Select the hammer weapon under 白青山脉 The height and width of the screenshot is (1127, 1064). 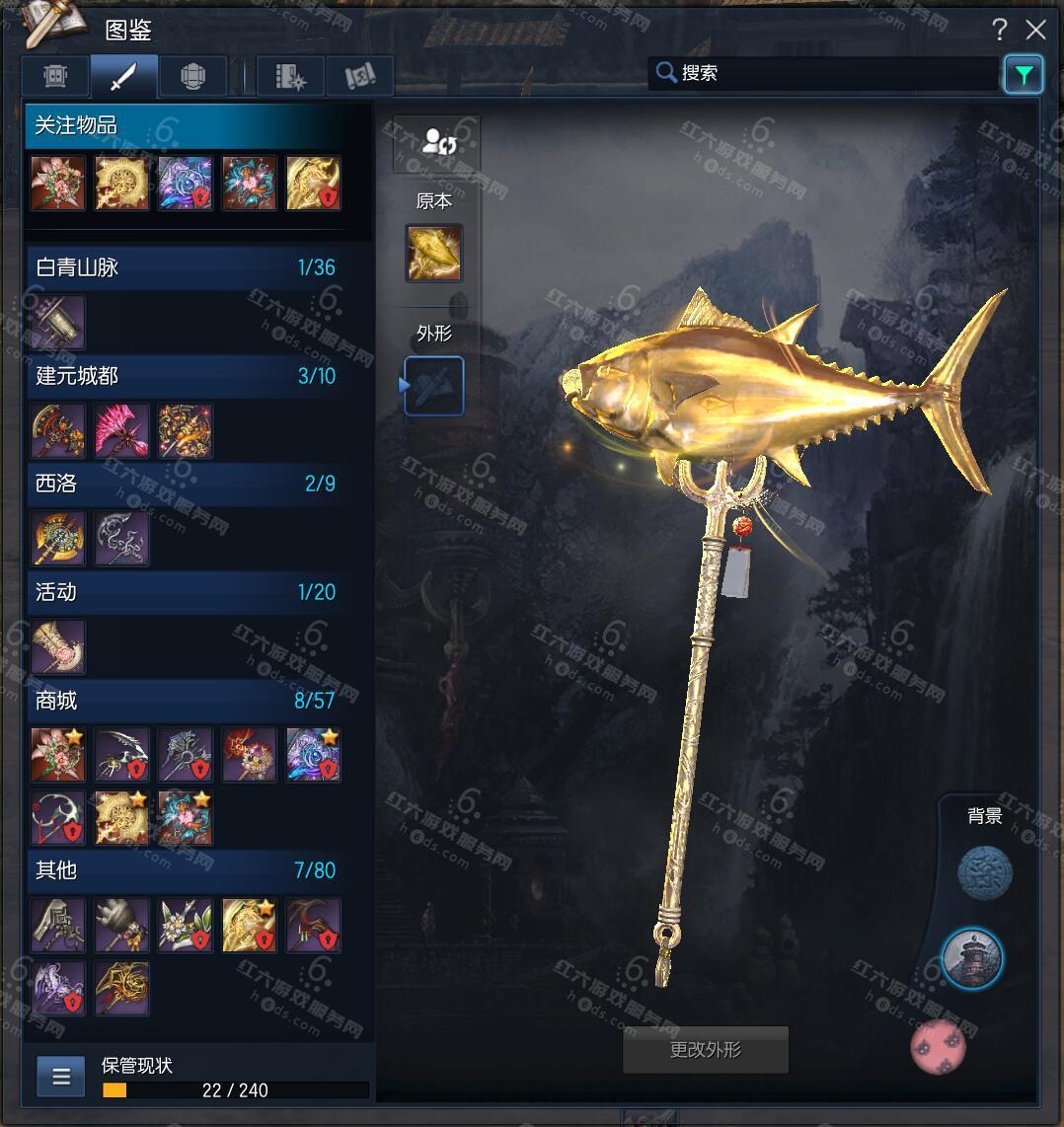point(58,323)
